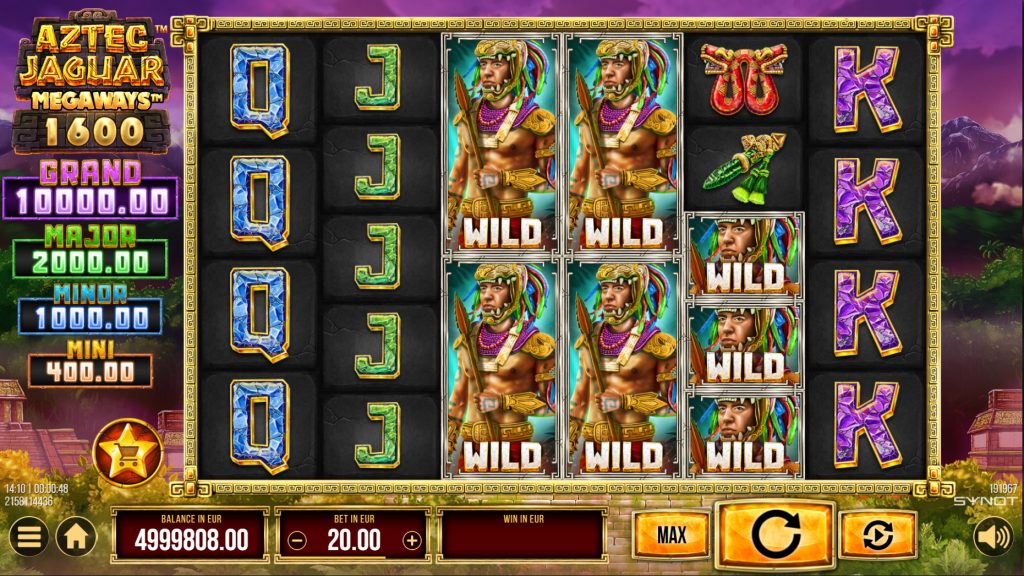This screenshot has width=1024, height=576.
Task: Open the autoplay spin settings
Action: (877, 536)
